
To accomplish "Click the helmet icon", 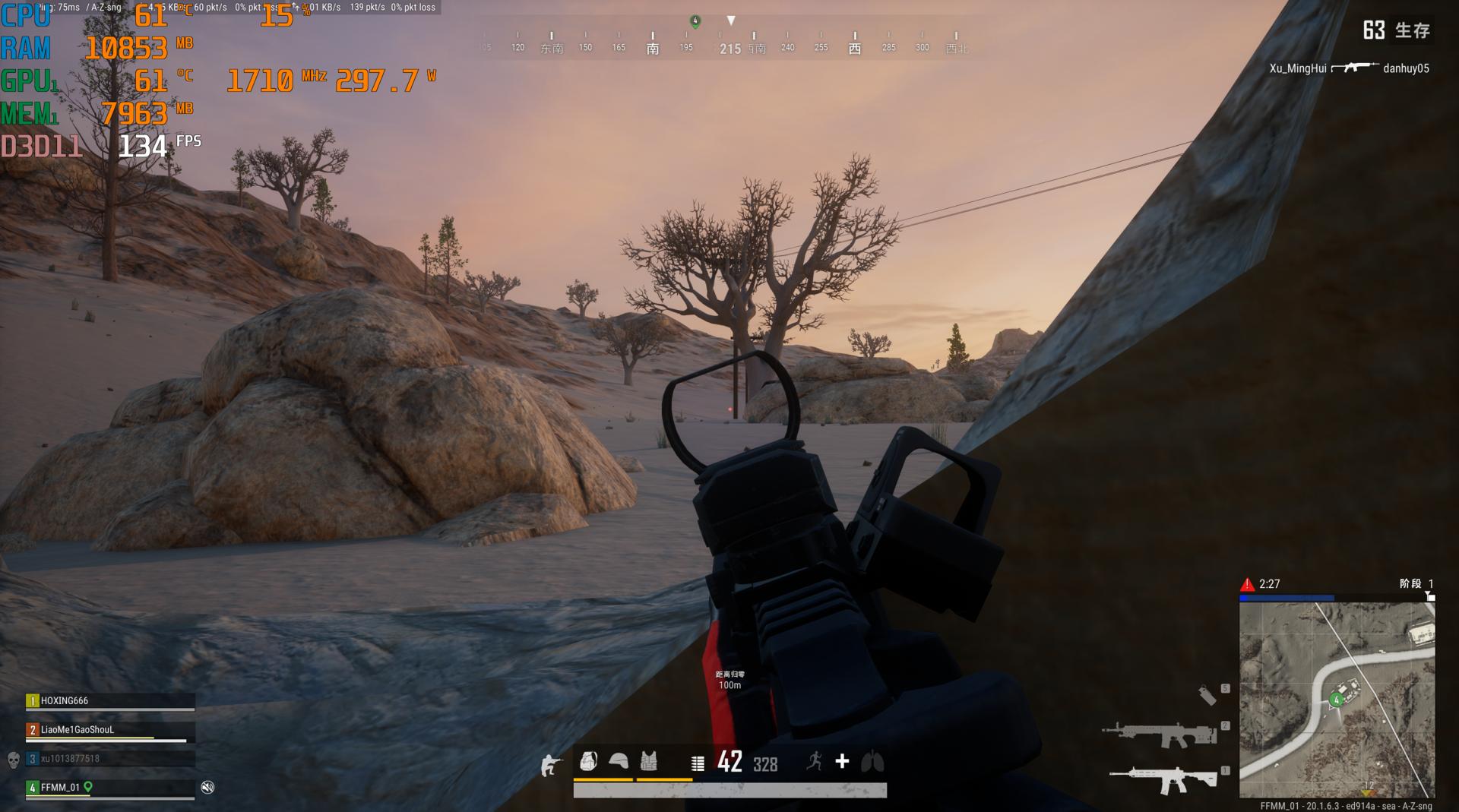I will tap(619, 761).
